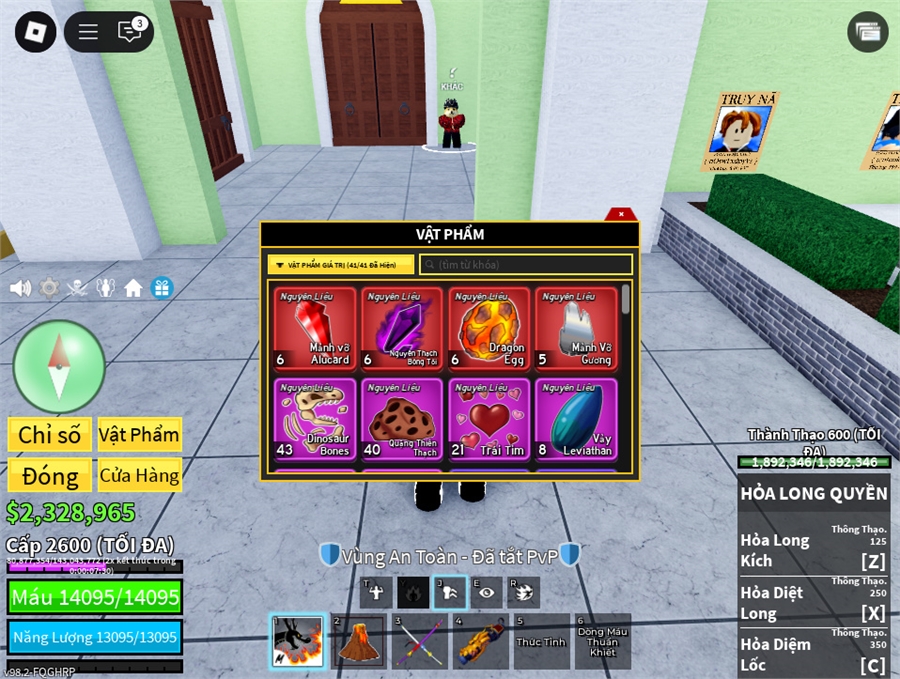Image resolution: width=900 pixels, height=679 pixels.
Task: Open the blue gift box rewards
Action: 162,288
